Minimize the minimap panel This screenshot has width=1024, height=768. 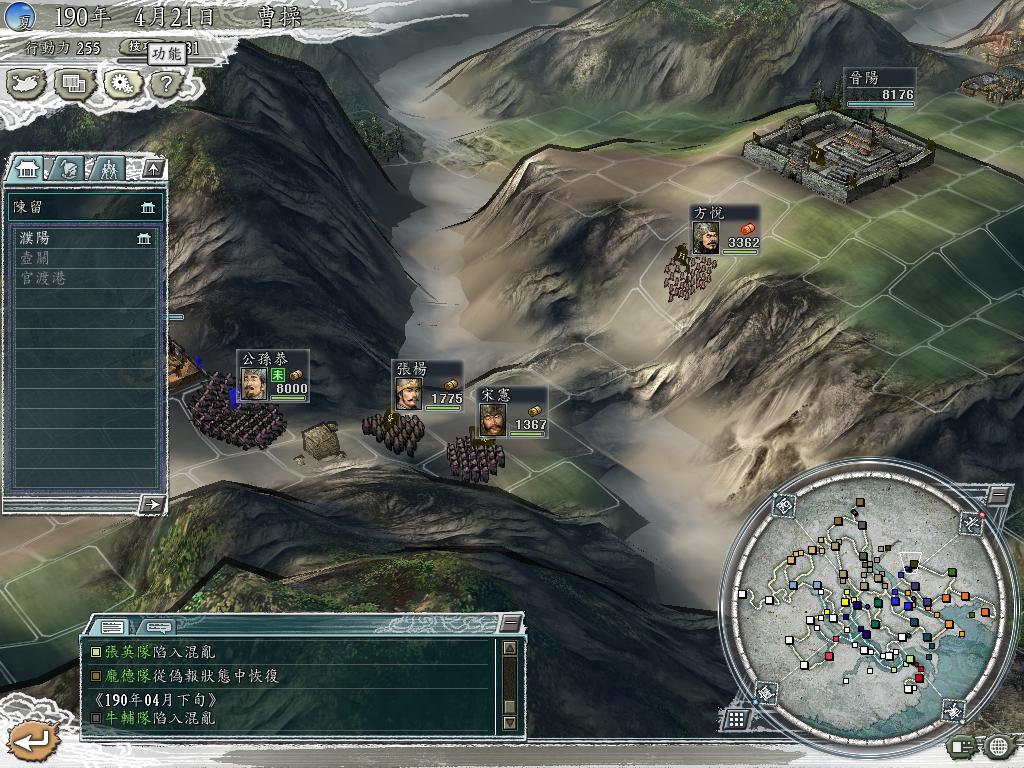tap(999, 494)
